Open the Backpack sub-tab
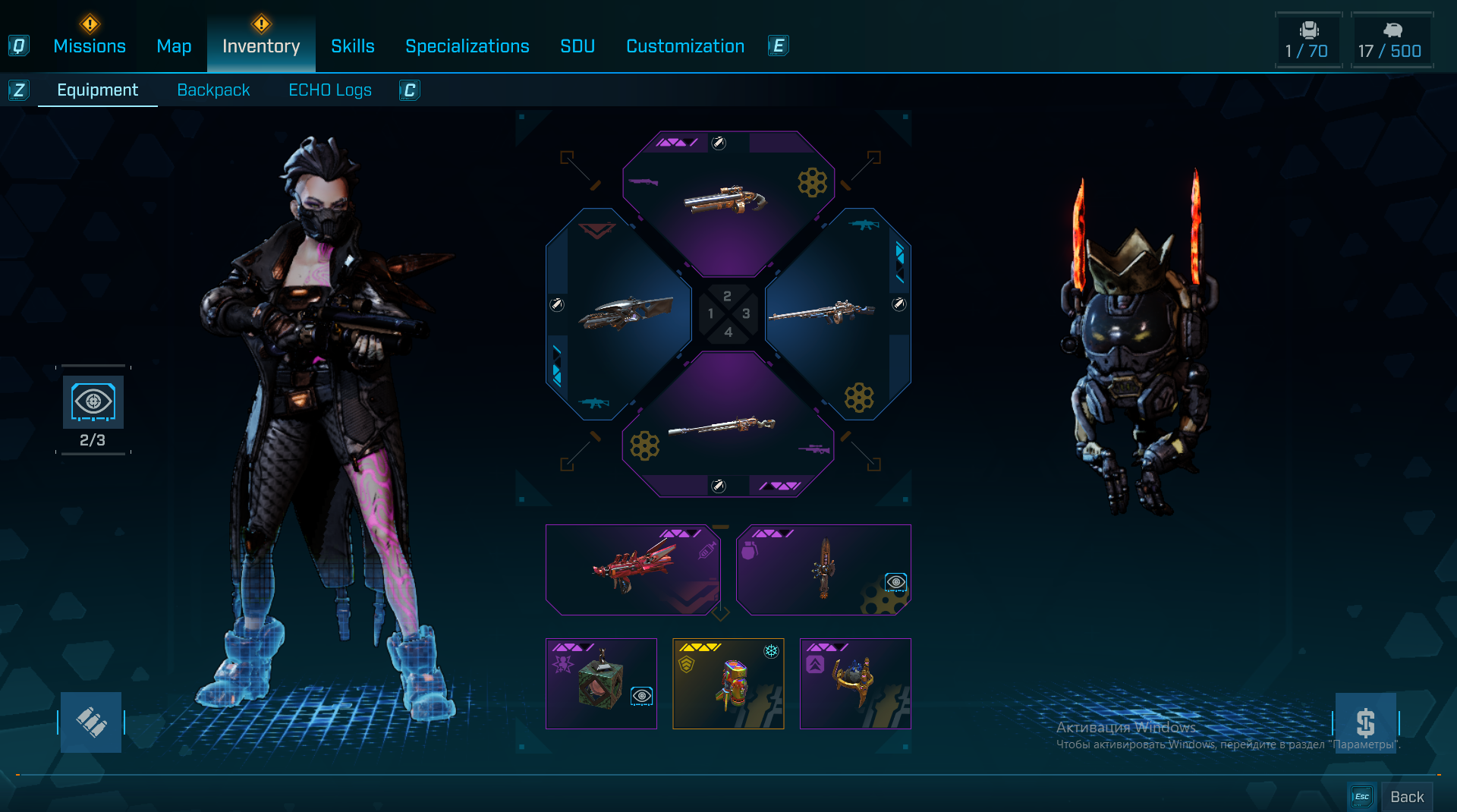Image resolution: width=1457 pixels, height=812 pixels. [x=213, y=90]
